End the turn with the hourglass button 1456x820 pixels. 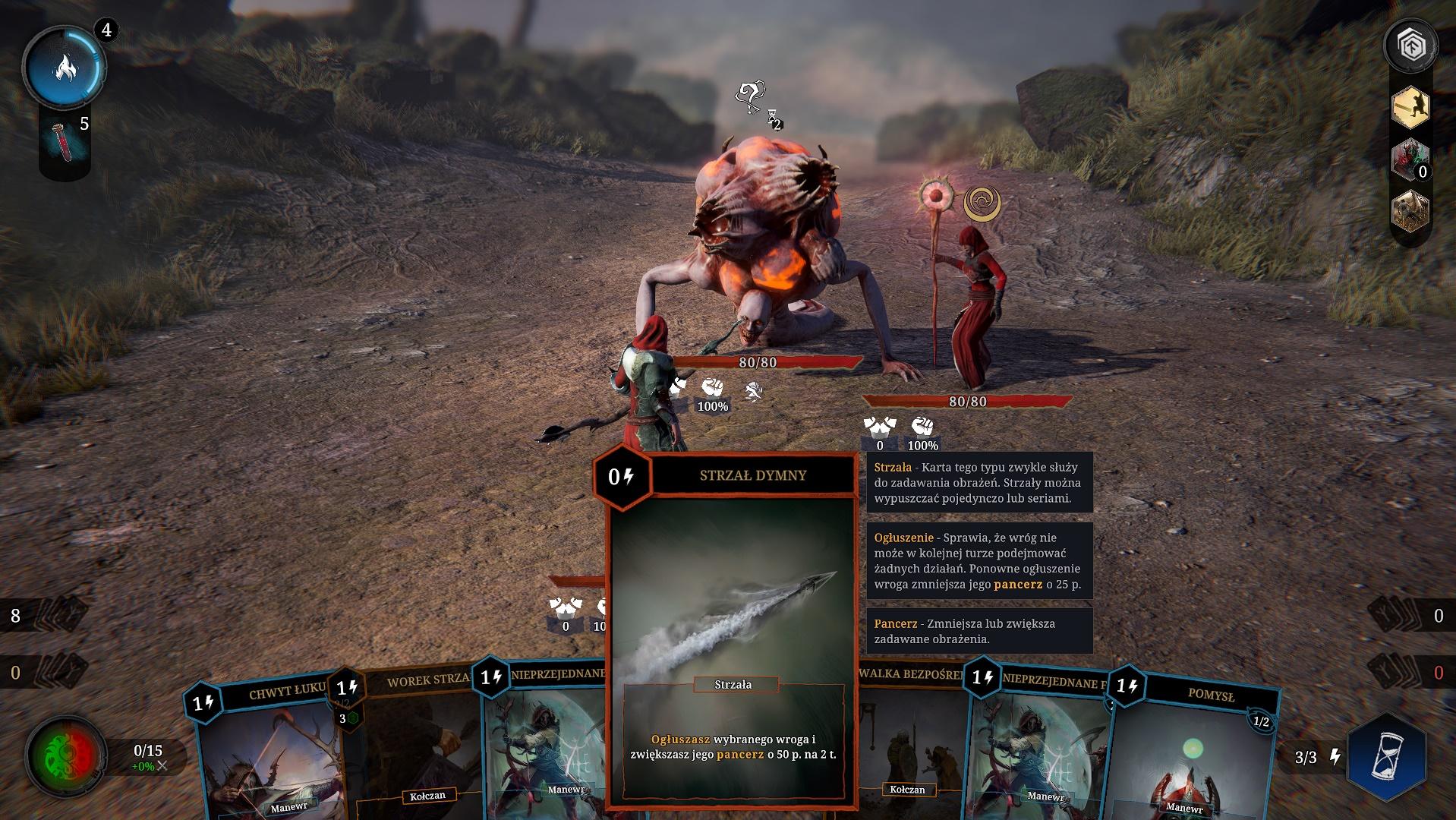tap(1386, 756)
